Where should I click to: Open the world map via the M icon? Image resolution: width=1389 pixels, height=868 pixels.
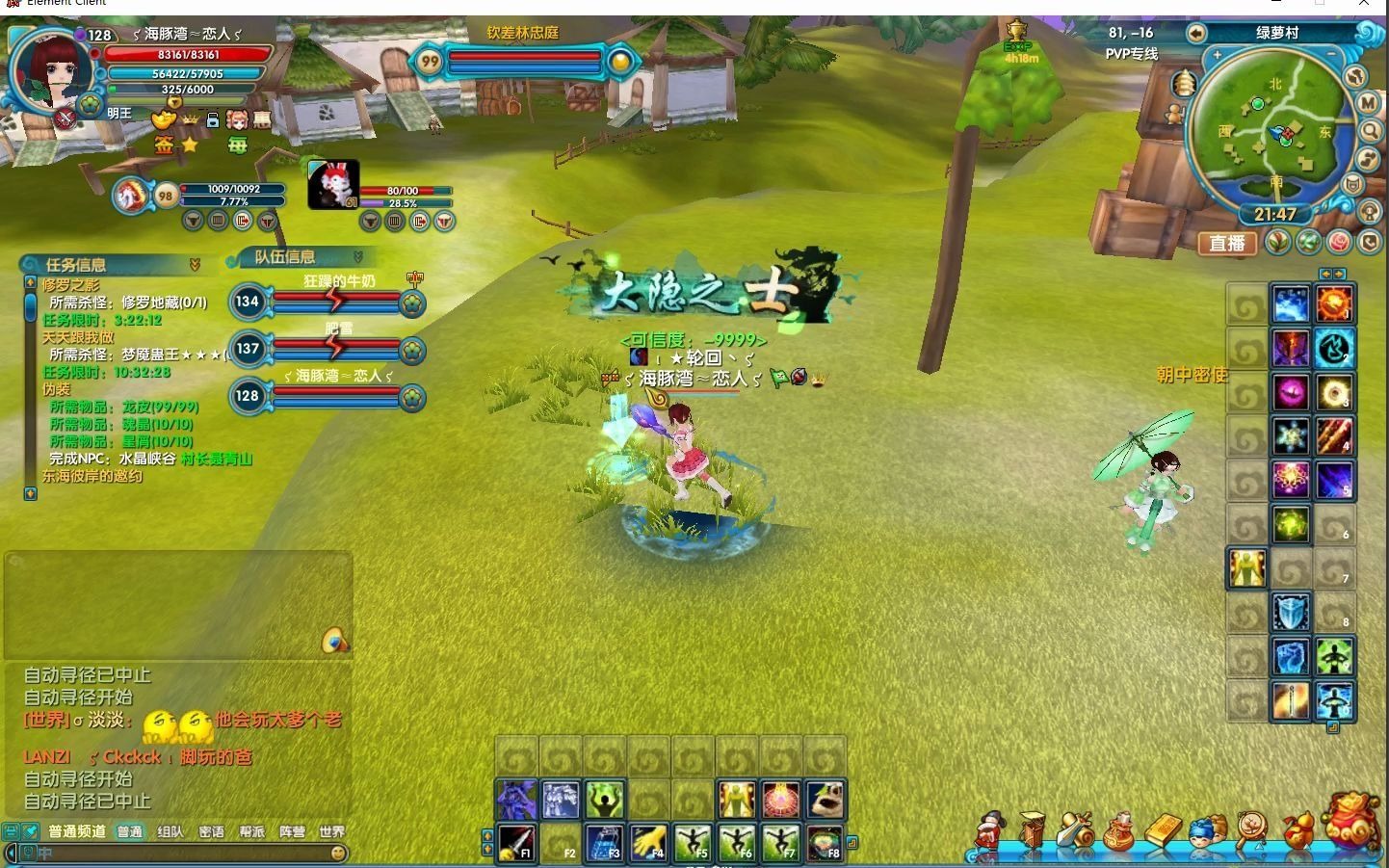1367,103
